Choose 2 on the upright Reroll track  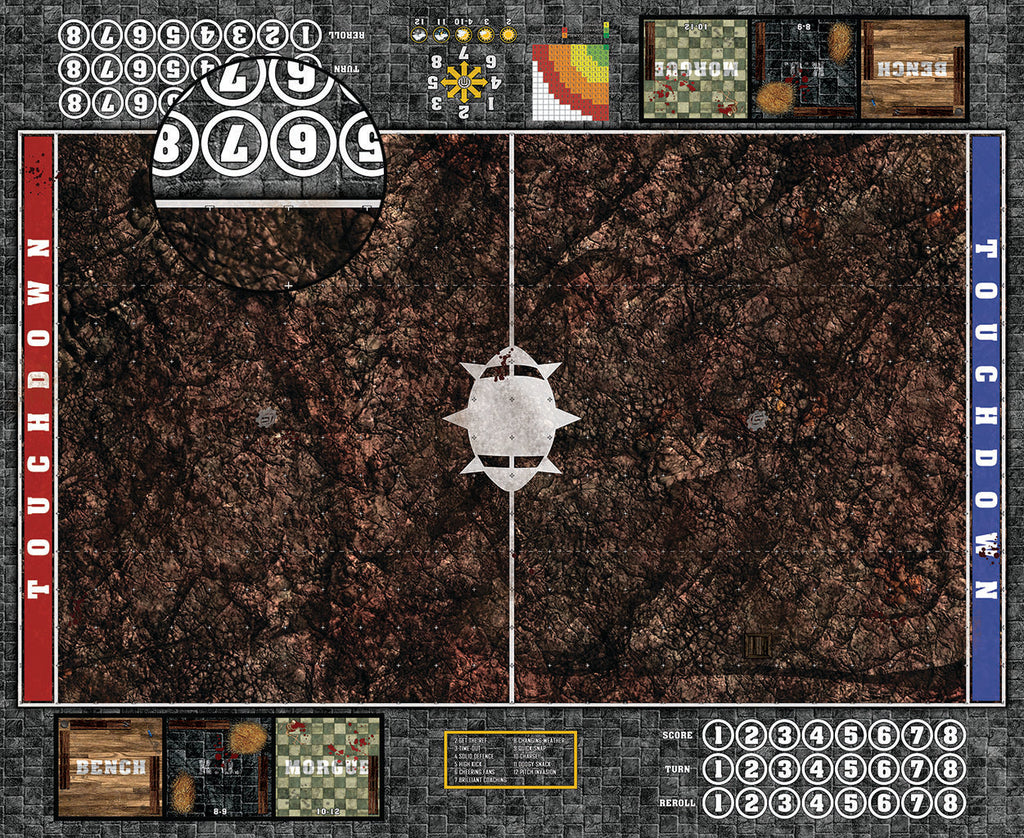pyautogui.click(x=751, y=803)
